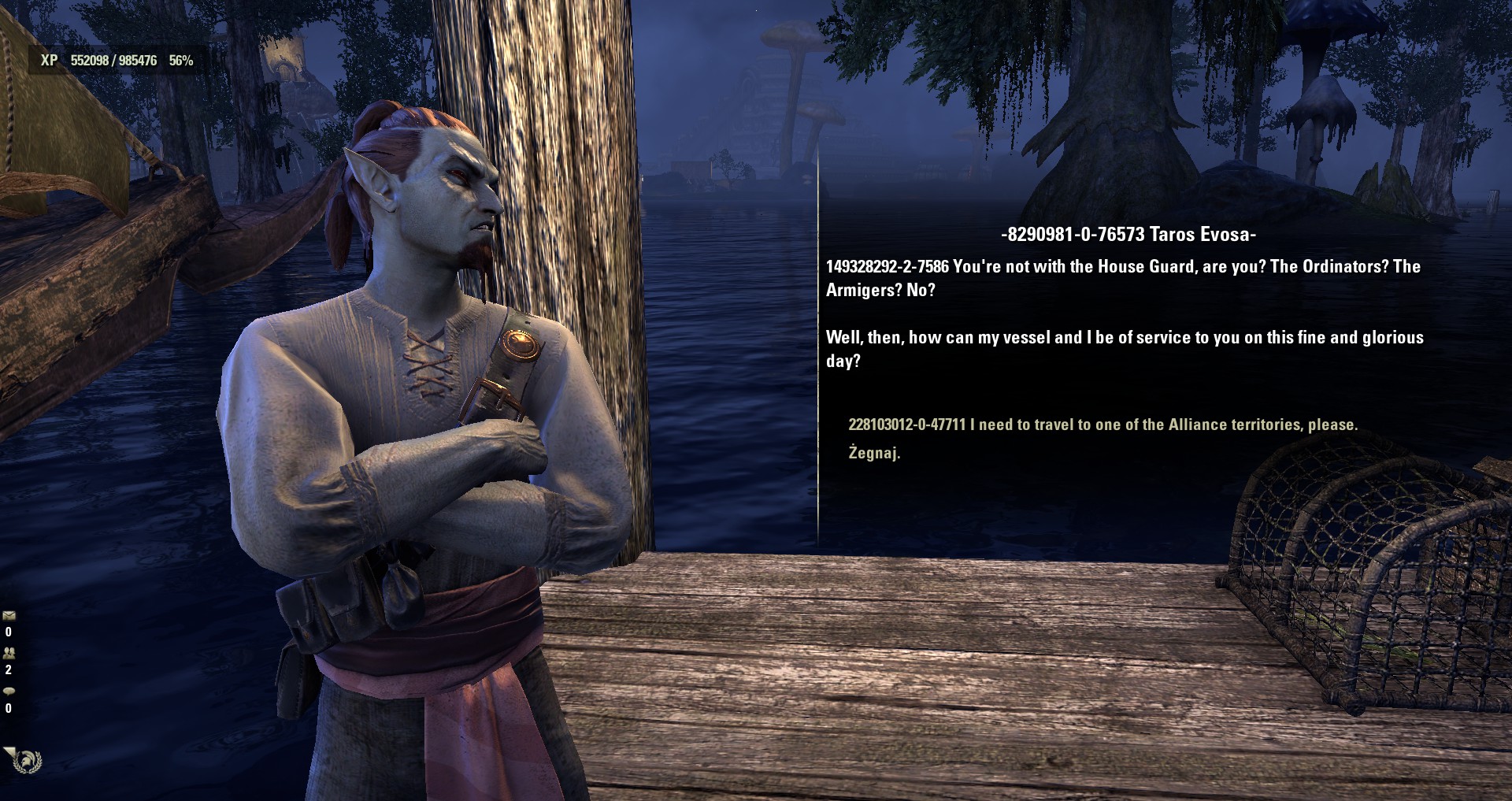Expand the chat window corner arrow
This screenshot has width=1512, height=801.
click(x=8, y=751)
